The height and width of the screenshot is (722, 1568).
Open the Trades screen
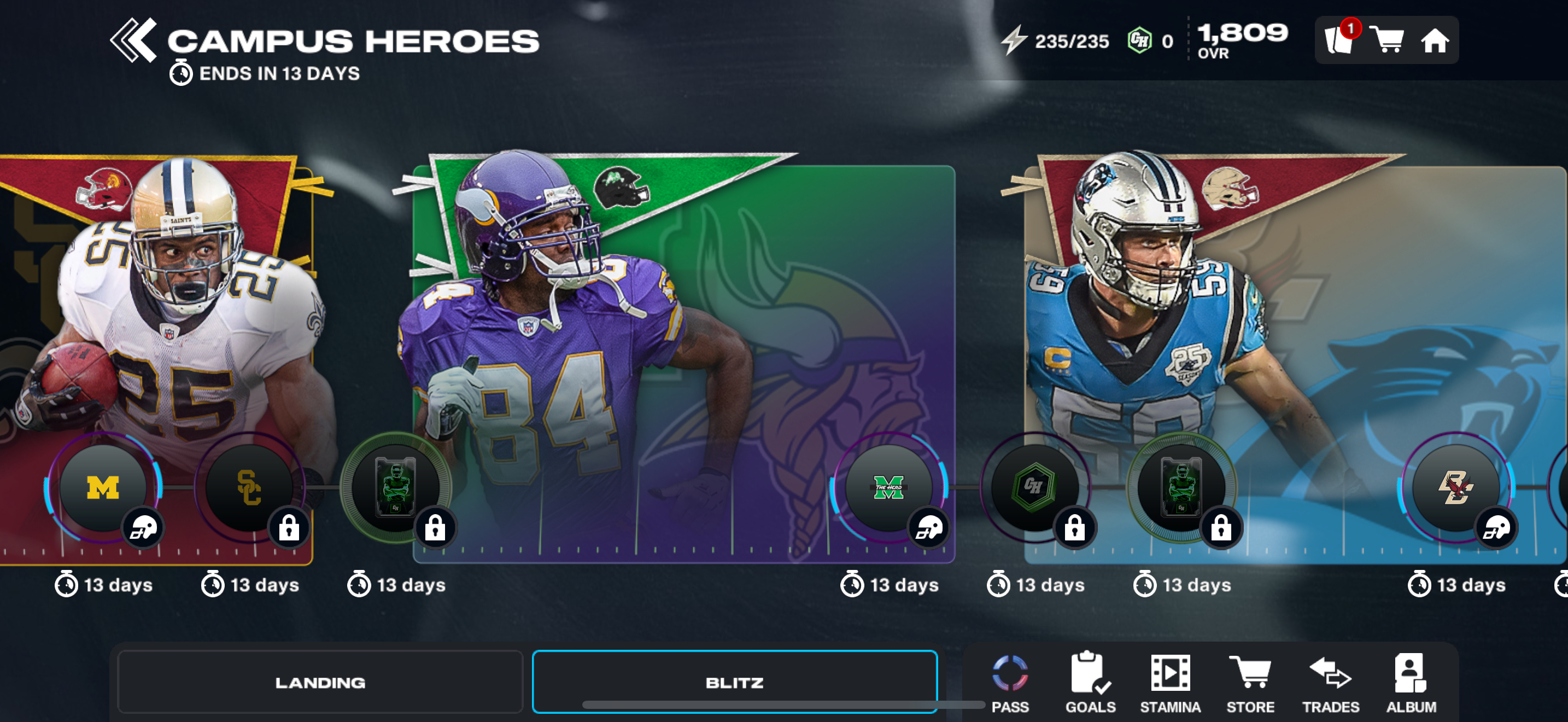tap(1330, 683)
